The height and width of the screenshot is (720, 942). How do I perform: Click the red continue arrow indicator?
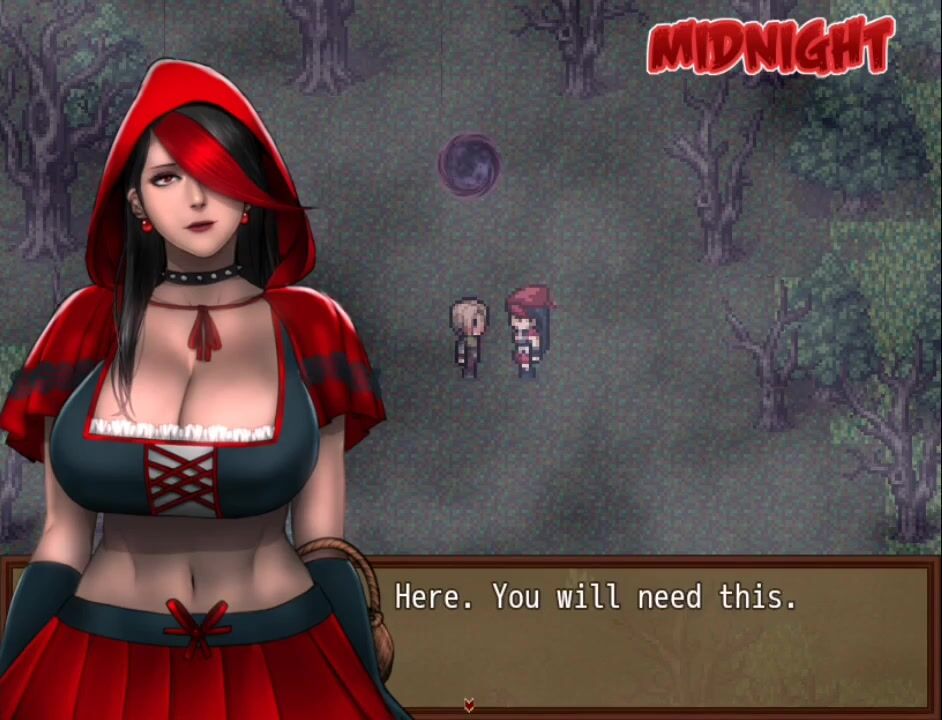pyautogui.click(x=469, y=706)
